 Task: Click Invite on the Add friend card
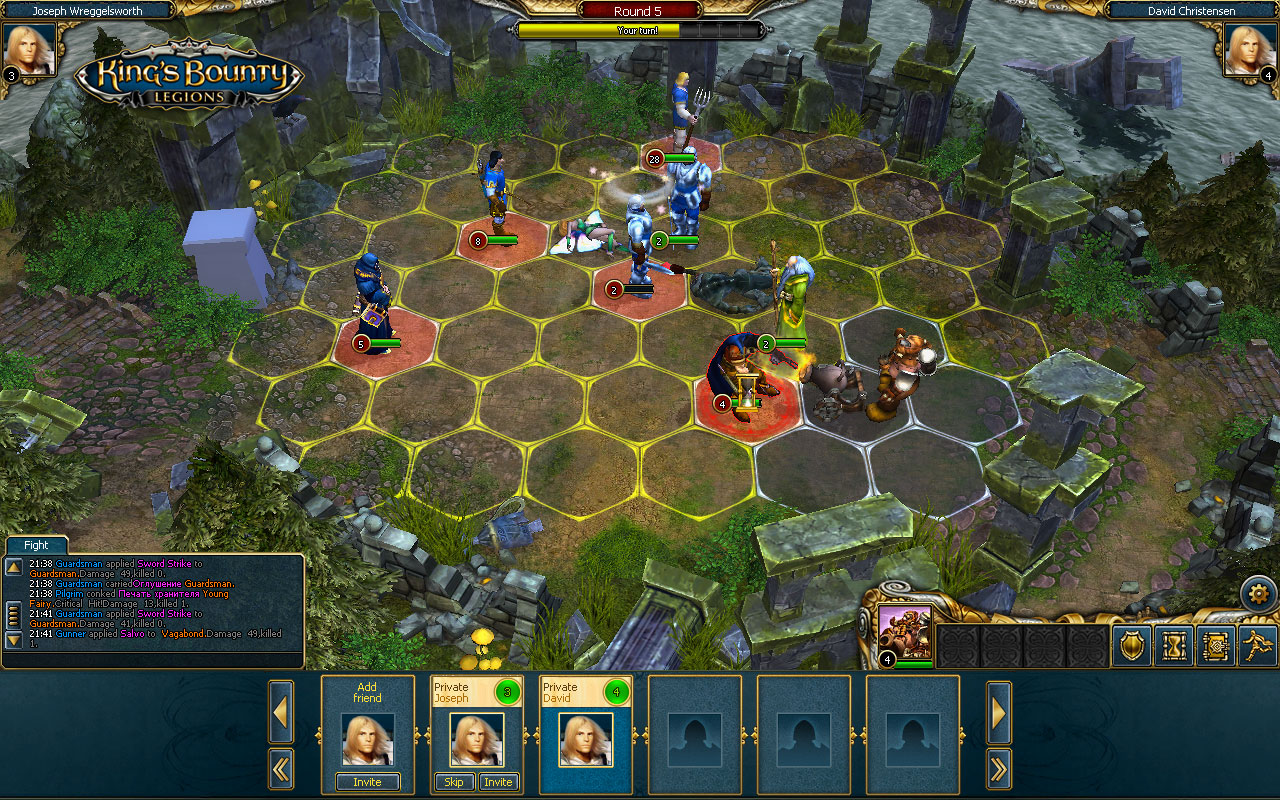click(367, 782)
